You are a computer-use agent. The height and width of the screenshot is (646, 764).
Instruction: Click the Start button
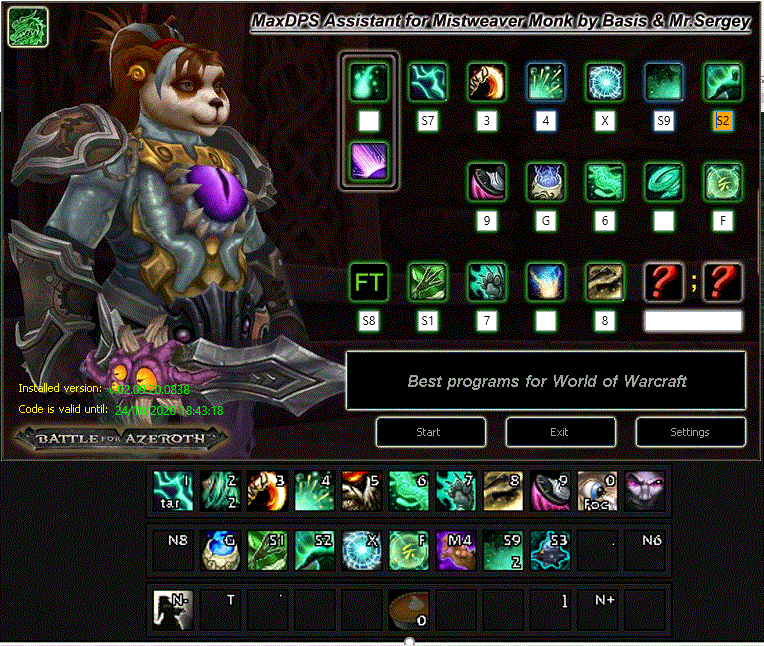click(x=430, y=432)
